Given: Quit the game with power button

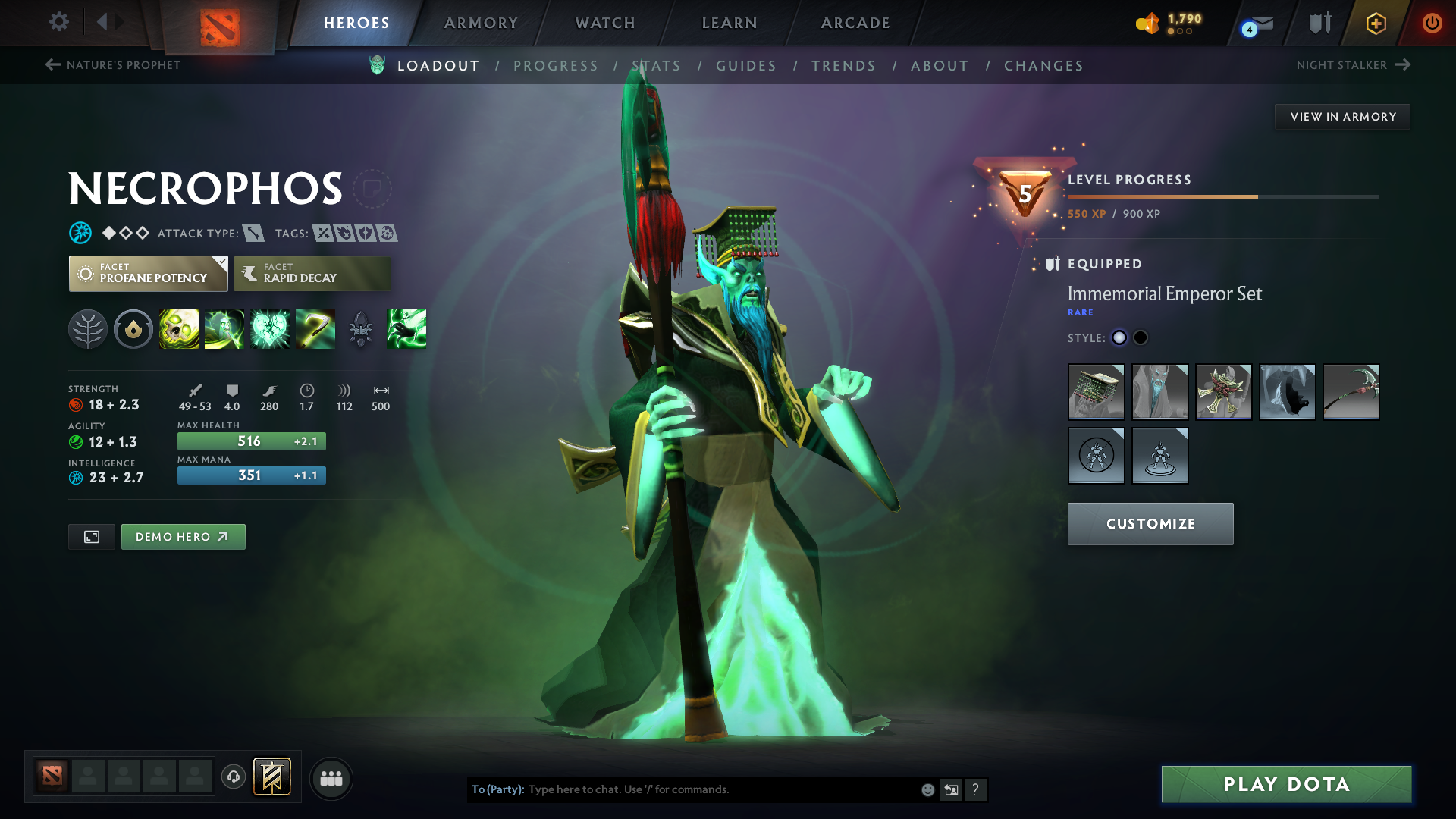Looking at the screenshot, I should [1432, 23].
